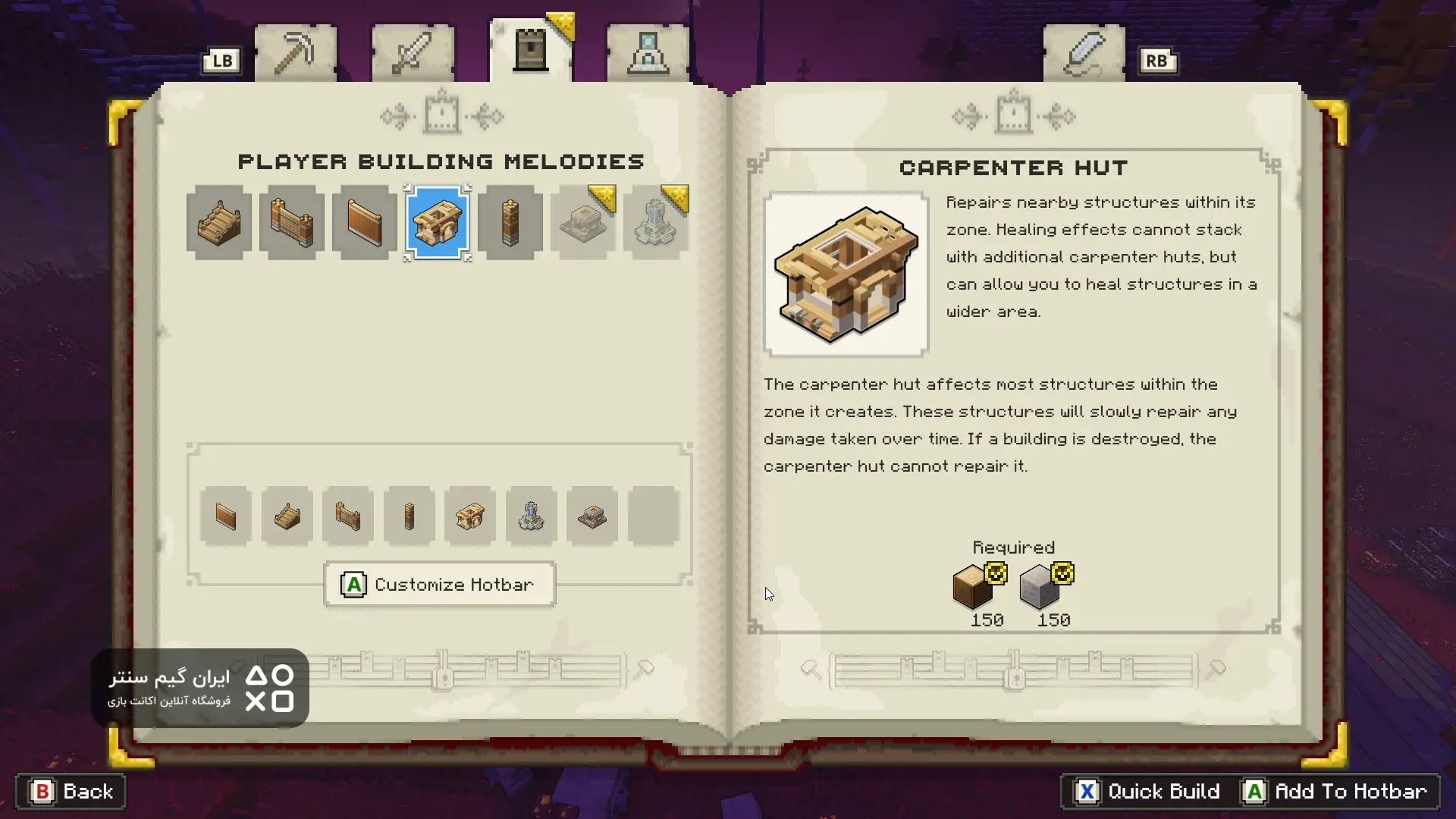Activate Quick Build

click(1148, 792)
